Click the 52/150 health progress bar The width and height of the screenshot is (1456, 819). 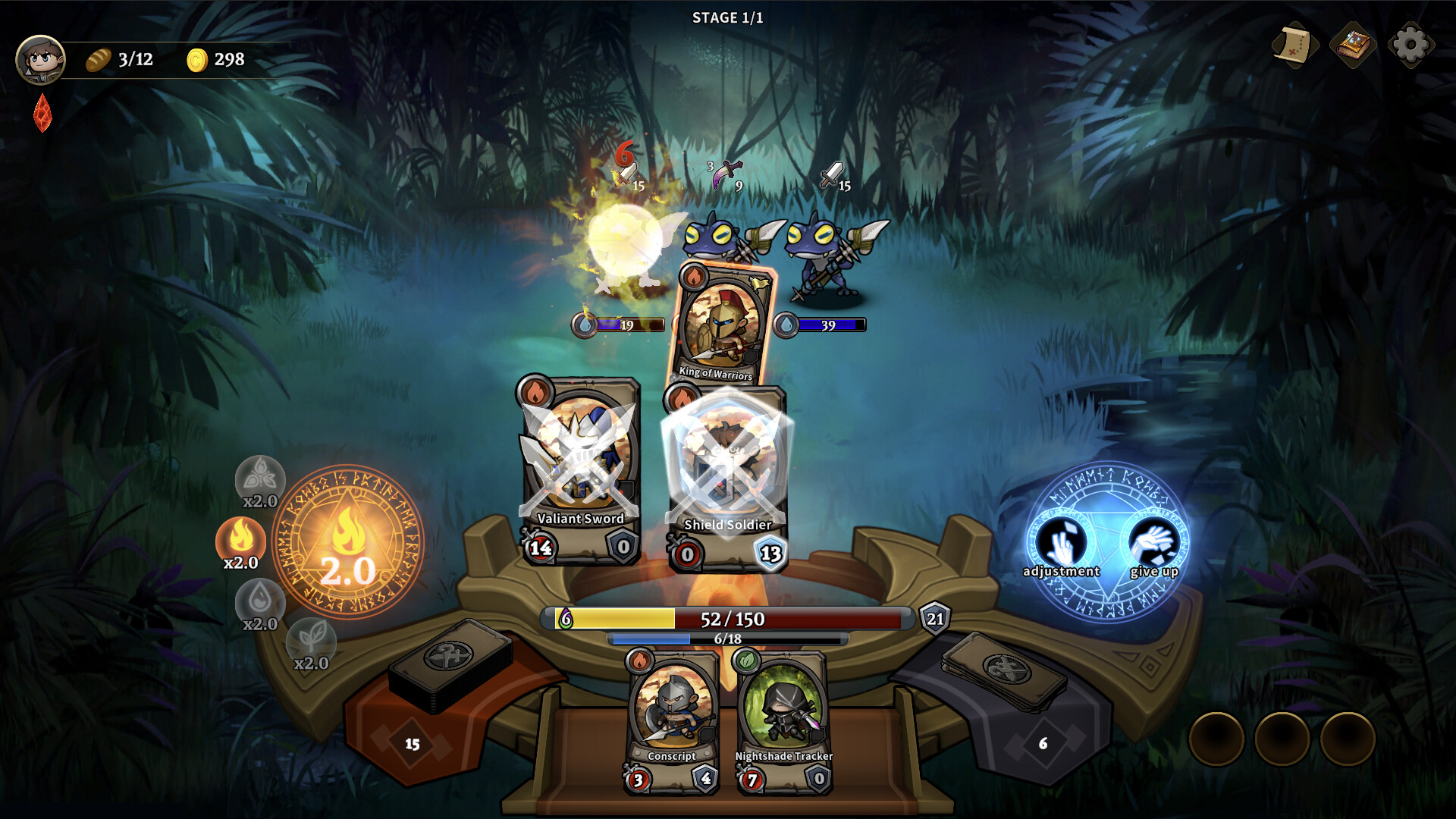pyautogui.click(x=728, y=620)
